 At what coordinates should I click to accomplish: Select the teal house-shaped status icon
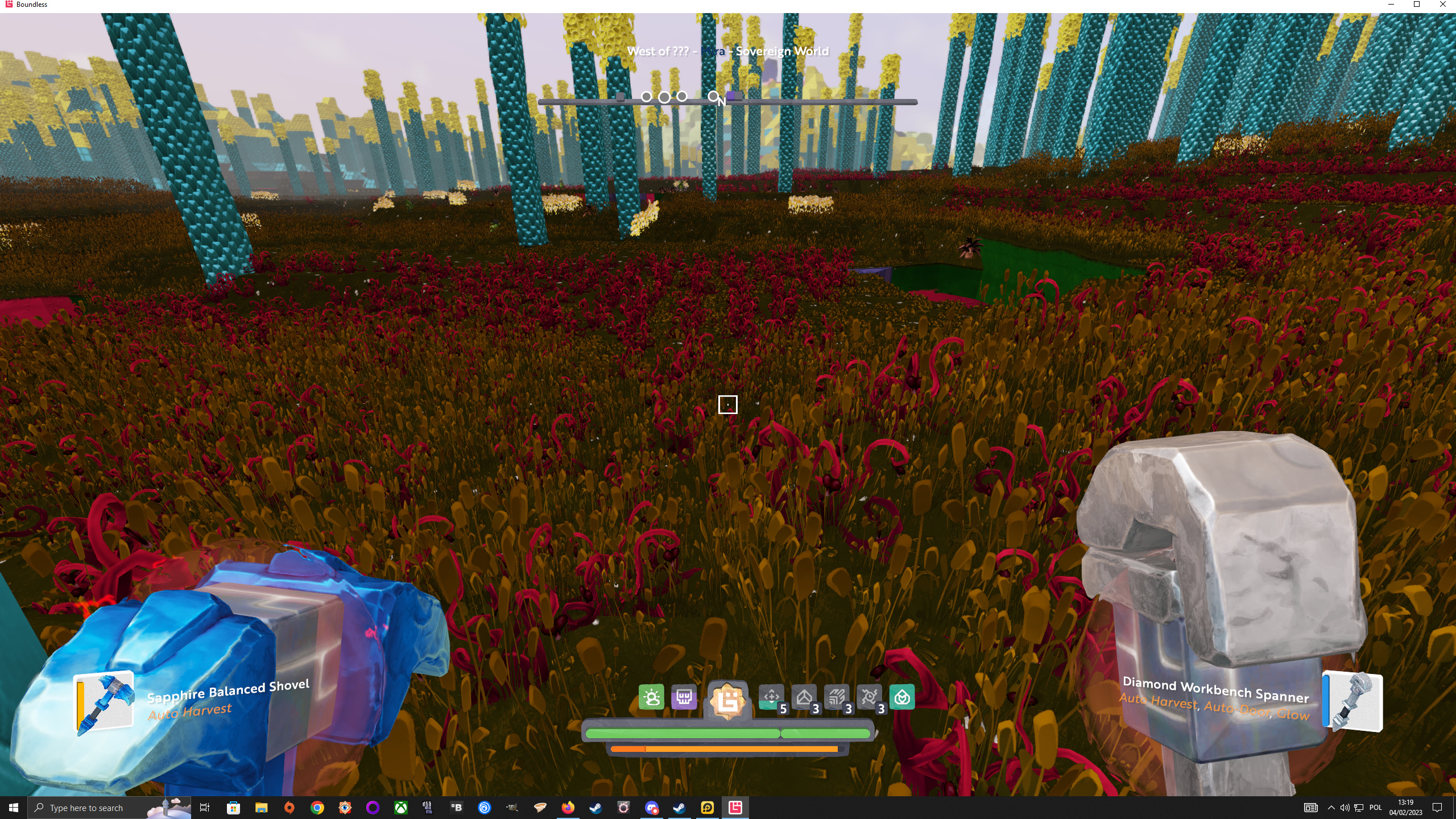coord(902,697)
